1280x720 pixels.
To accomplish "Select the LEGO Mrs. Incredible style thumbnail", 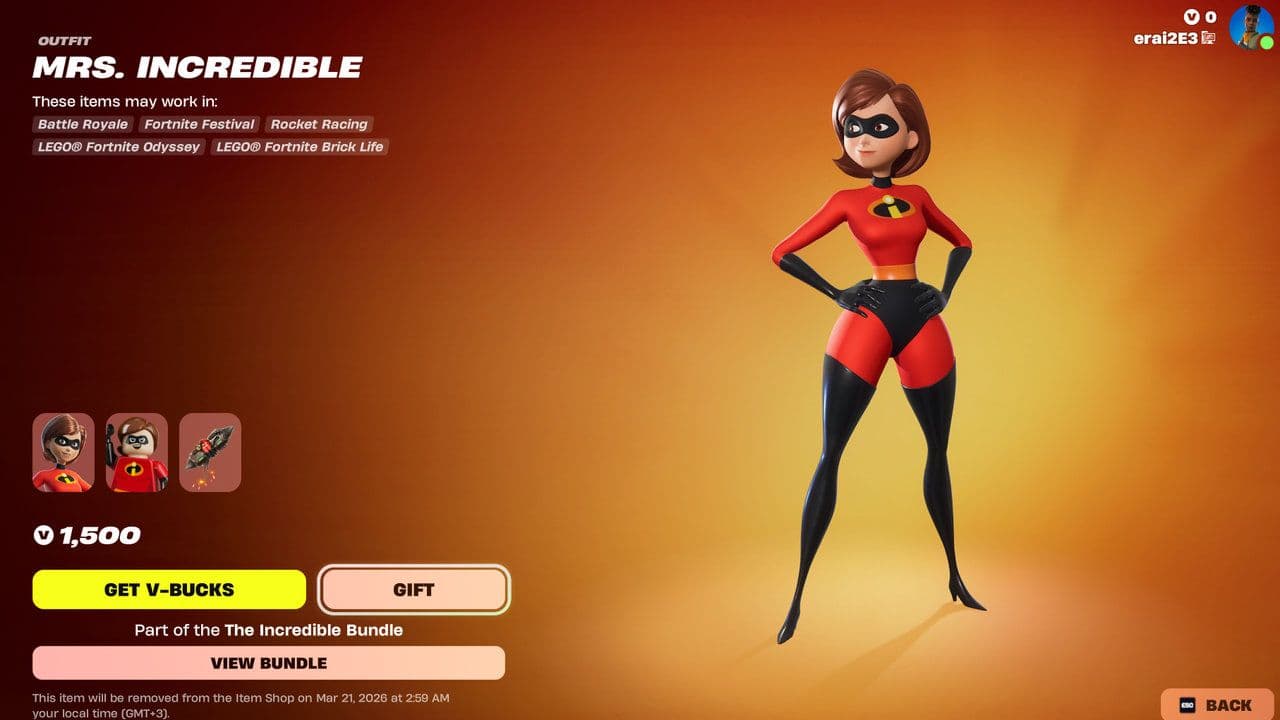I will point(135,452).
